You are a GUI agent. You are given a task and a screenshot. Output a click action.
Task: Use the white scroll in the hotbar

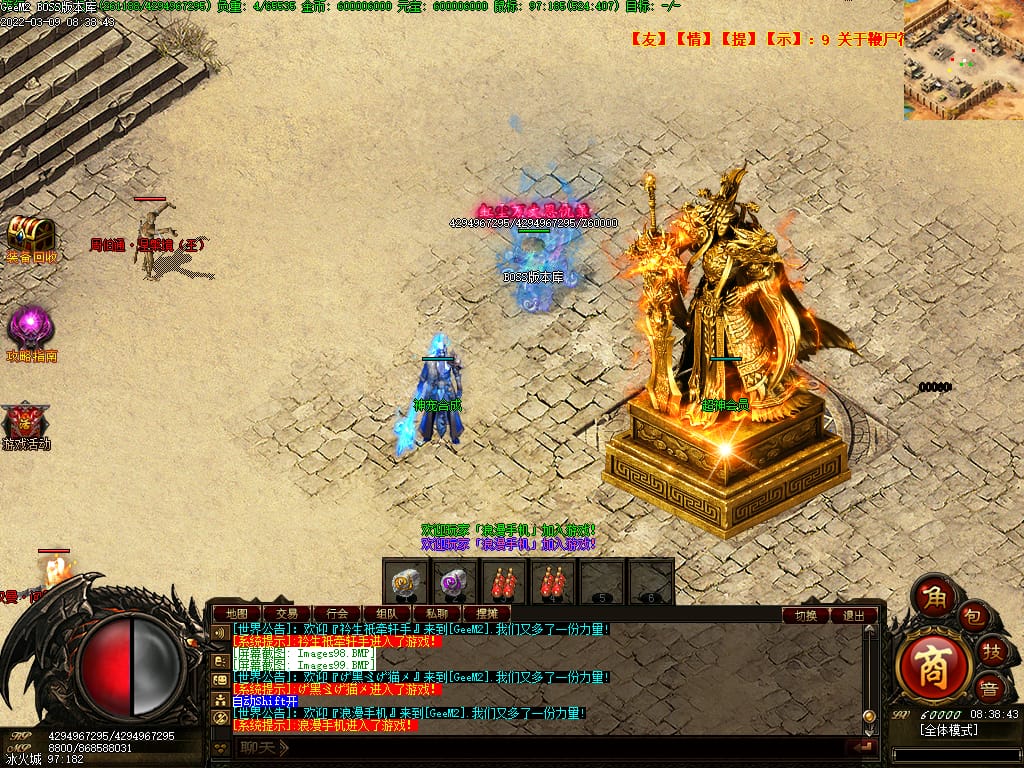pos(407,582)
